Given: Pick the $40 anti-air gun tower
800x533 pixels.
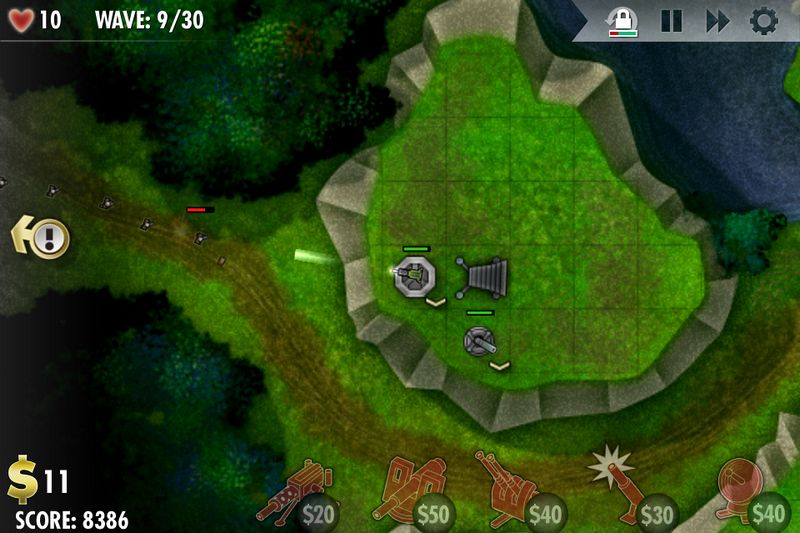Looking at the screenshot, I should (x=520, y=493).
